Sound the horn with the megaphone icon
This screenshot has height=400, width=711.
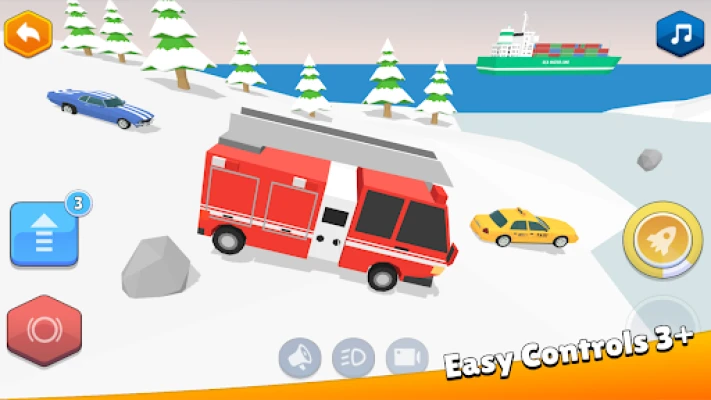[x=300, y=357]
